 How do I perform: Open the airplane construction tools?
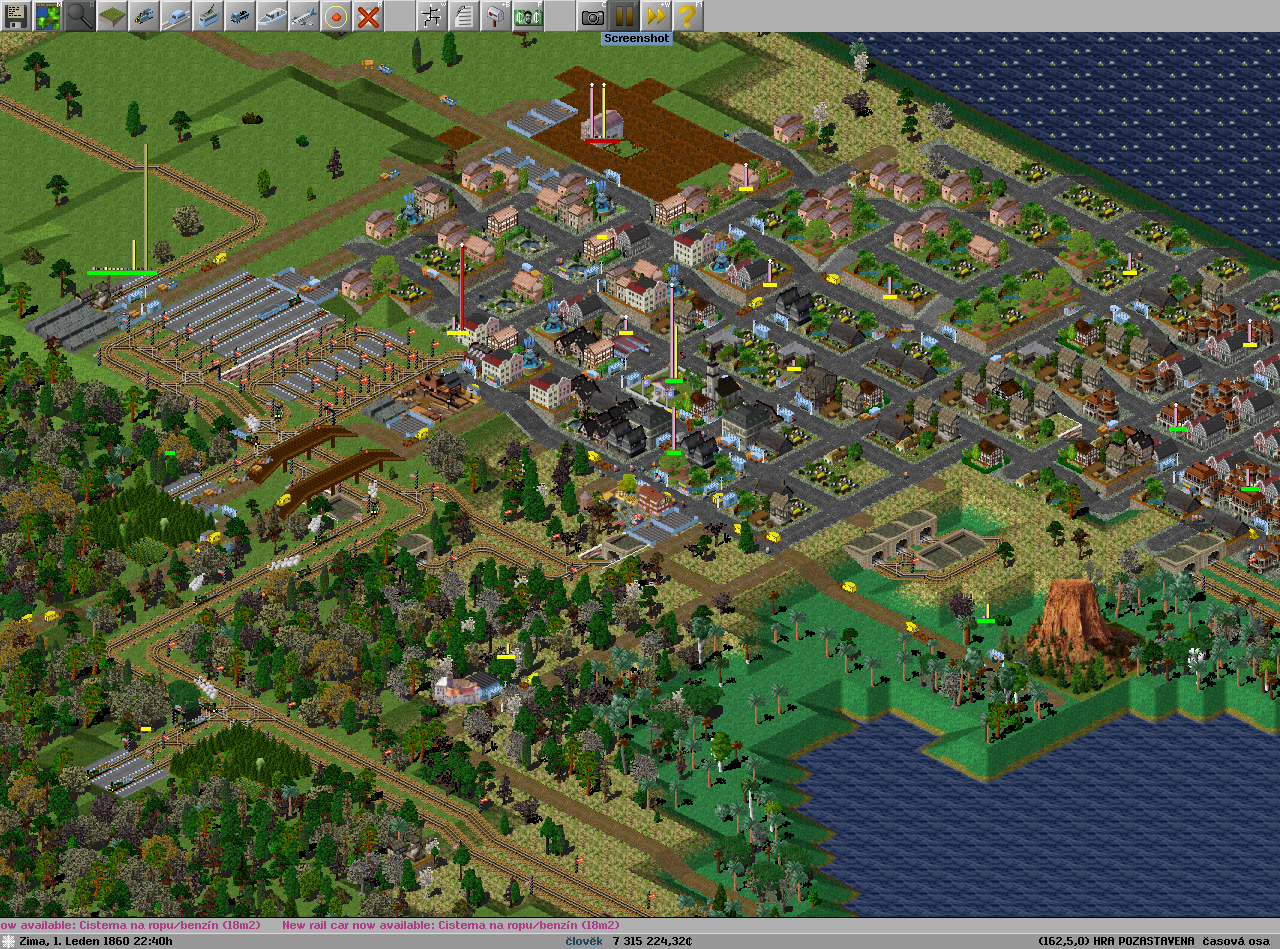point(304,16)
